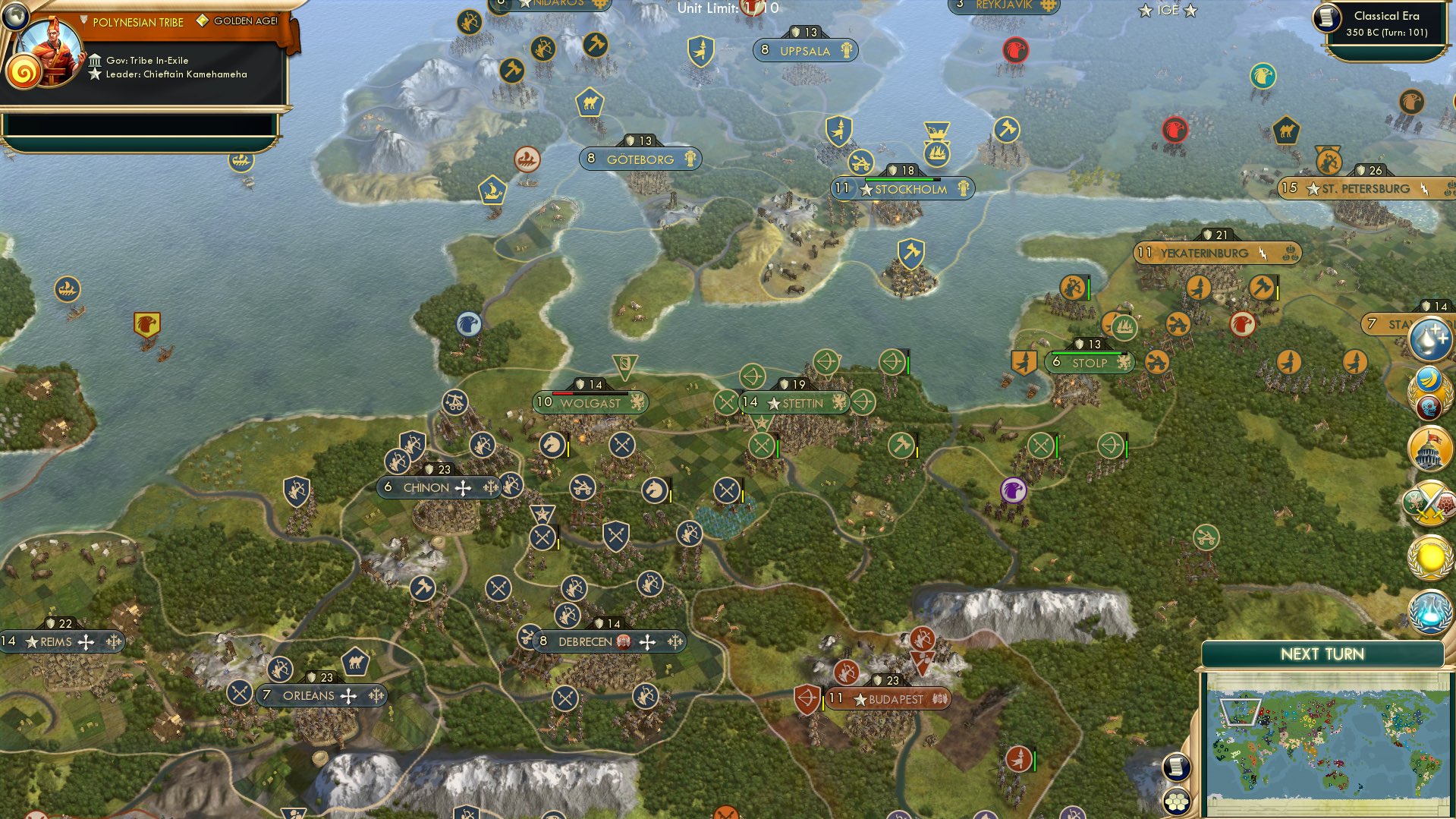Toggle the hex grid overlay icon above minimap
The width and height of the screenshot is (1456, 819).
point(1177,799)
